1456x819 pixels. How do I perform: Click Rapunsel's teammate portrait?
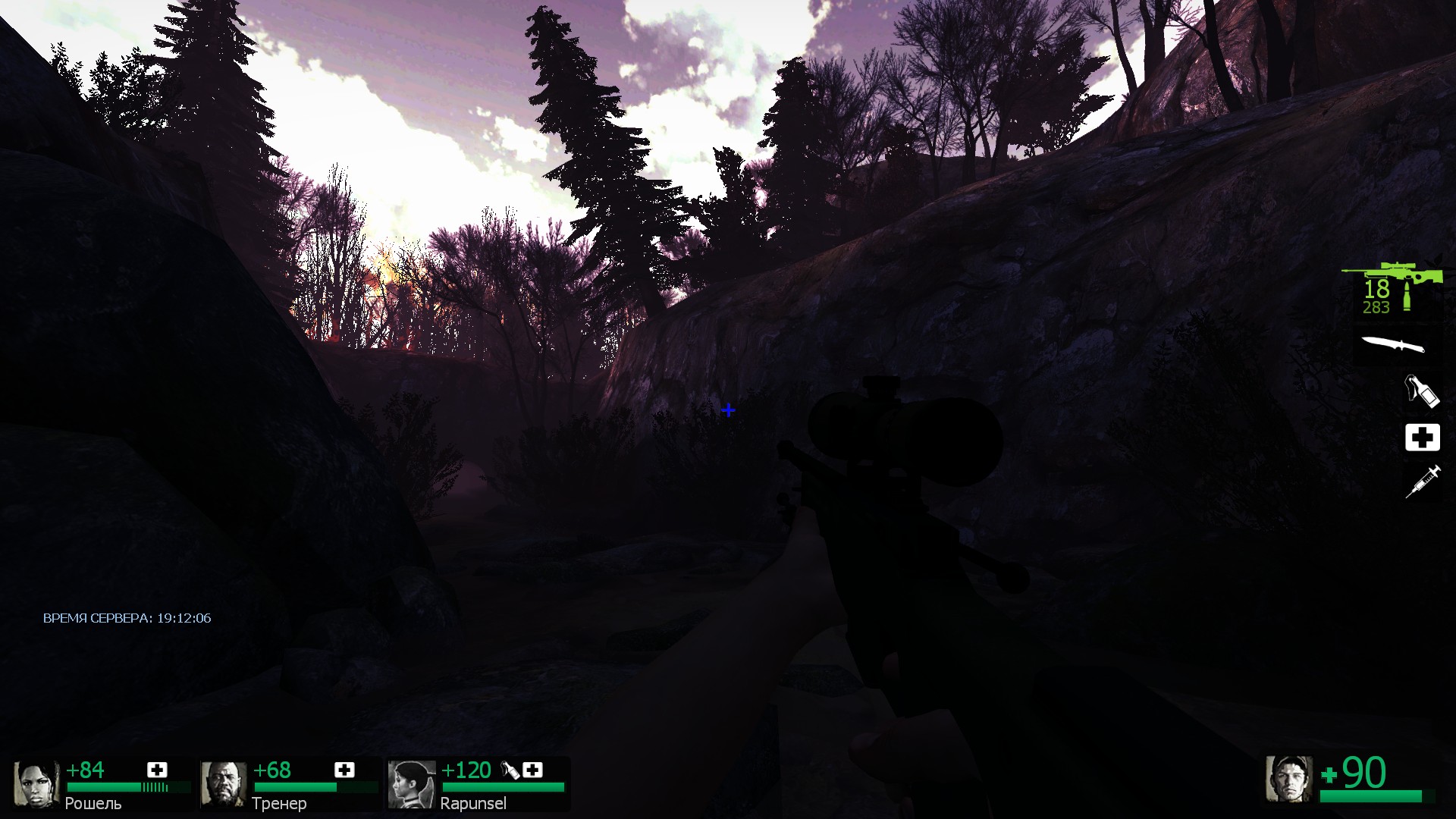411,785
